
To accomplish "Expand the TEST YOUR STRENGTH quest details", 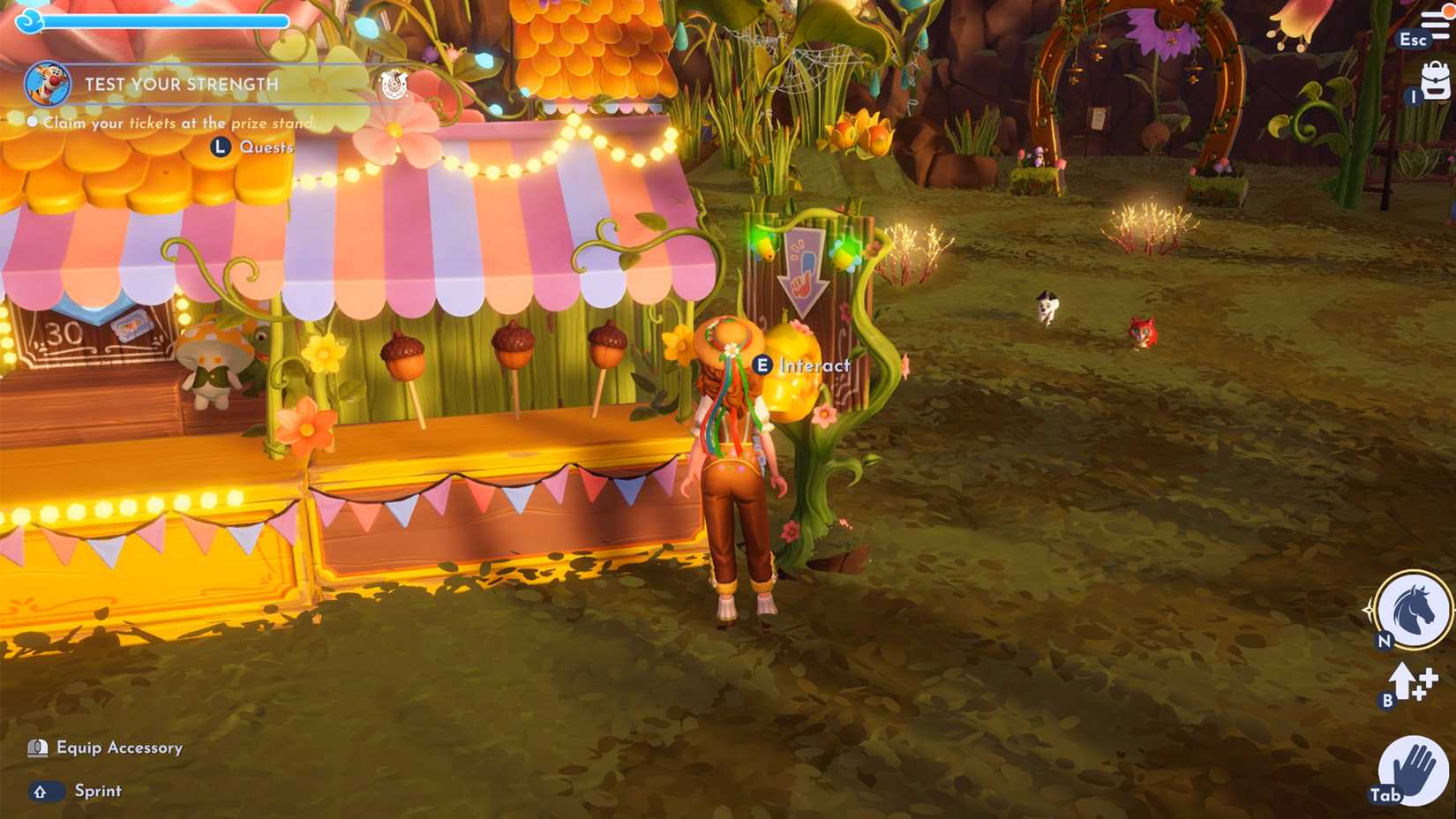I will pos(182,85).
